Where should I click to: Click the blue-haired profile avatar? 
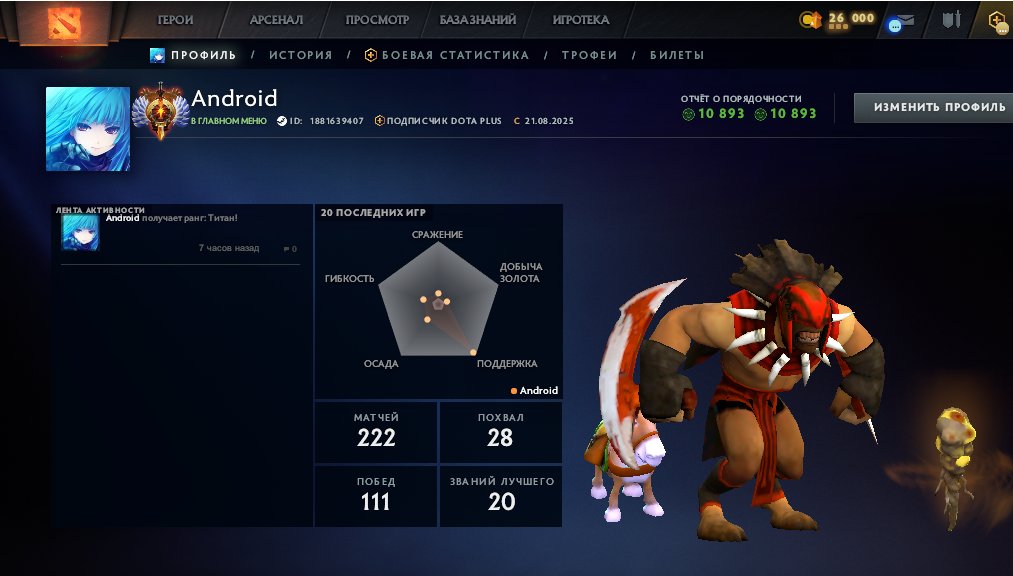pyautogui.click(x=88, y=129)
